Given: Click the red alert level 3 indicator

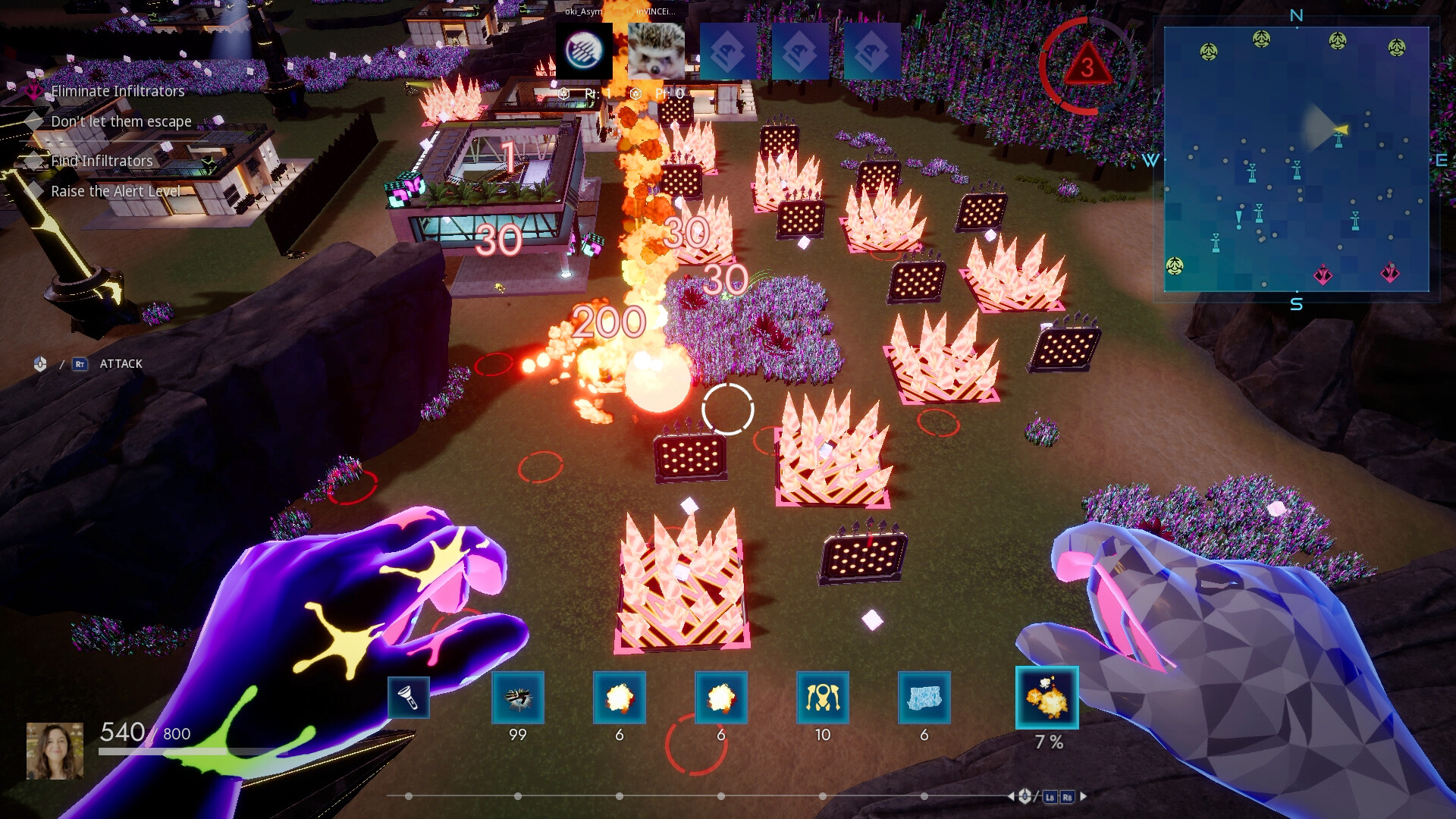Looking at the screenshot, I should click(1087, 67).
